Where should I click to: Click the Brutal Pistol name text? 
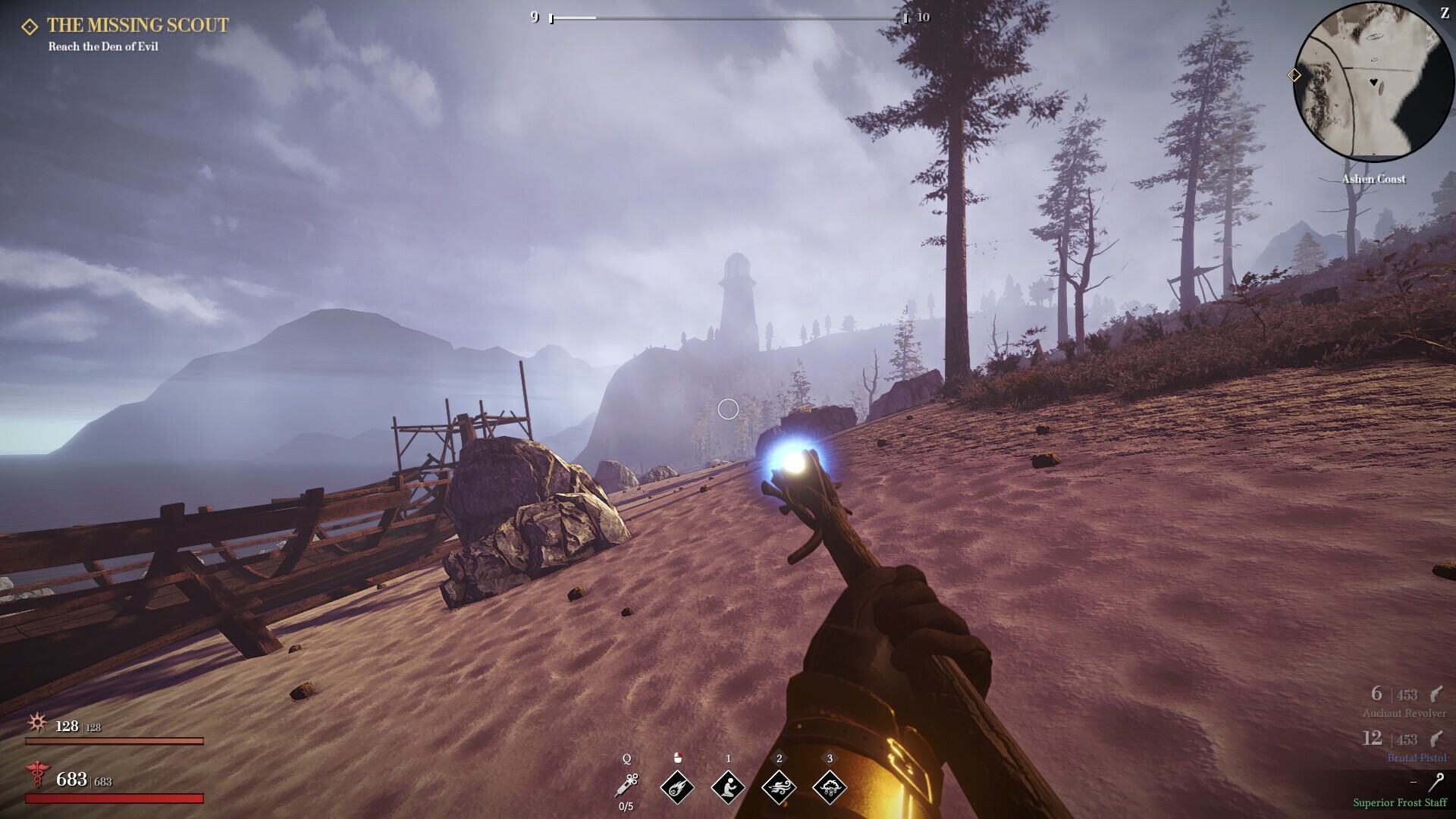tap(1417, 758)
